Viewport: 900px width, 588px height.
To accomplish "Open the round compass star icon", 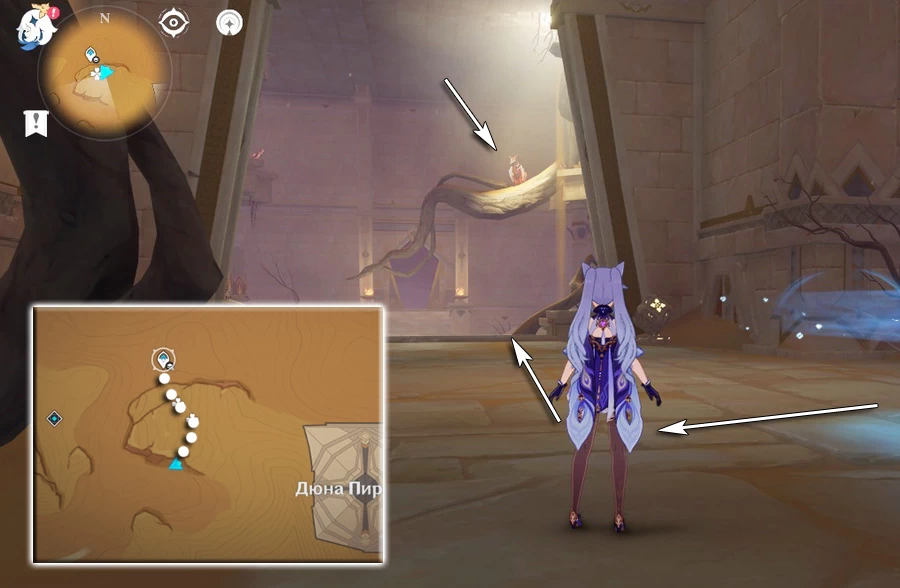I will tap(230, 22).
